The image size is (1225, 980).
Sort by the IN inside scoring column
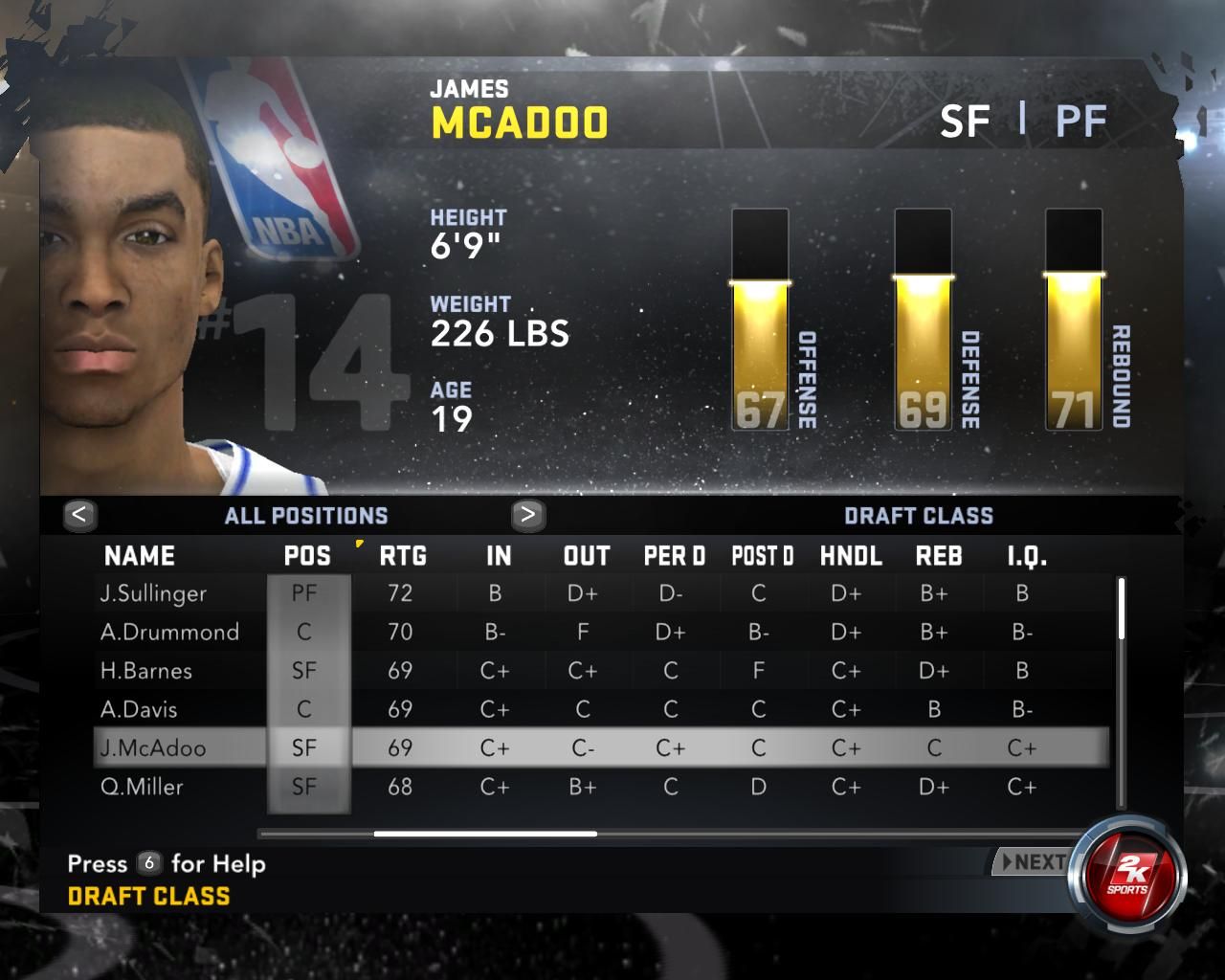[x=499, y=556]
